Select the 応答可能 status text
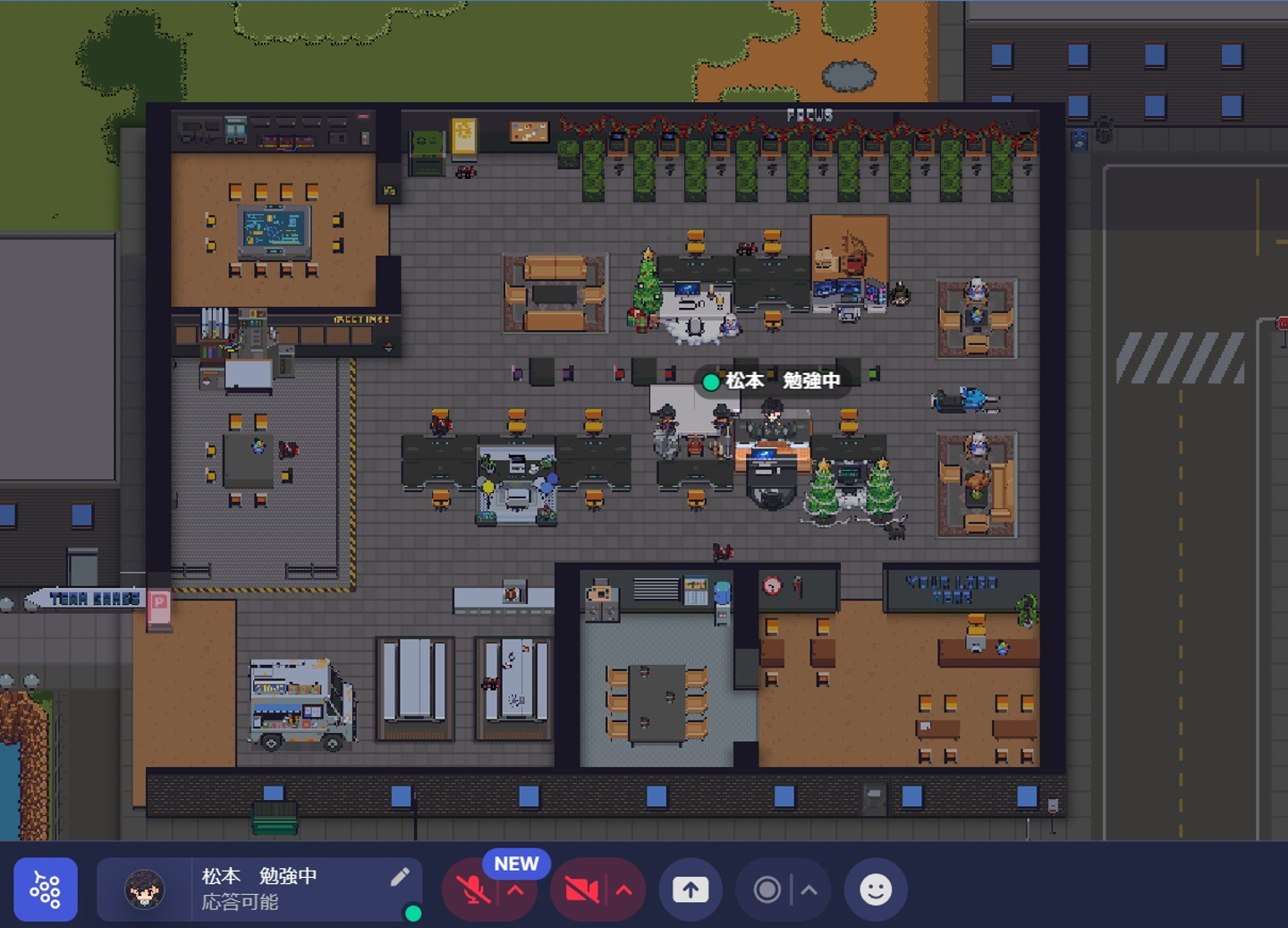Viewport: 1288px width, 928px height. (x=240, y=902)
